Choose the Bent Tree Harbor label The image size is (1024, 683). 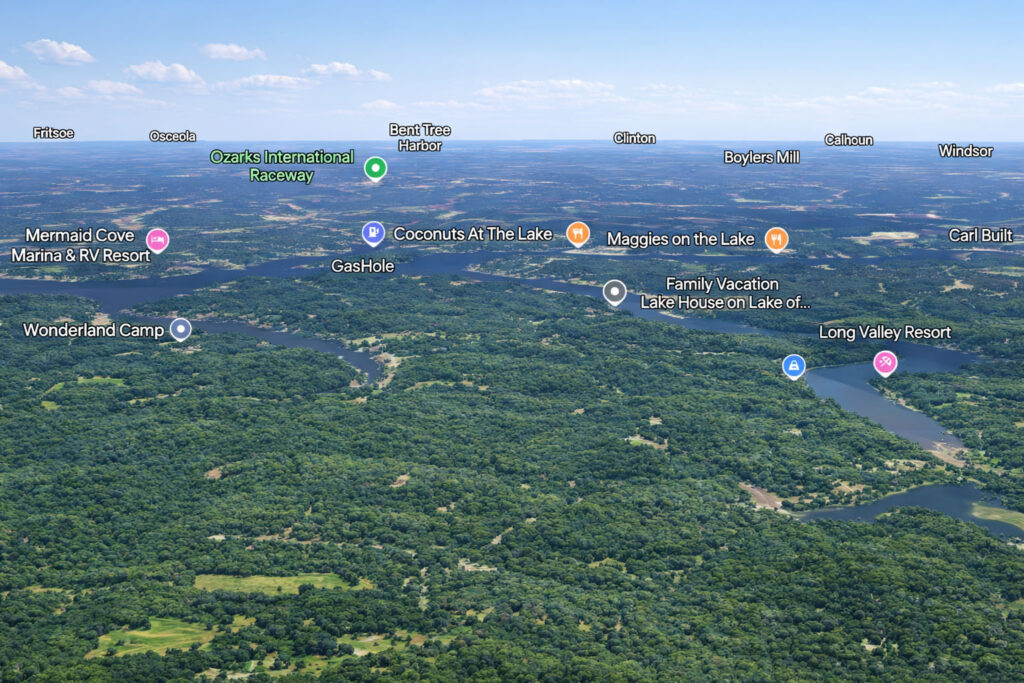click(420, 137)
